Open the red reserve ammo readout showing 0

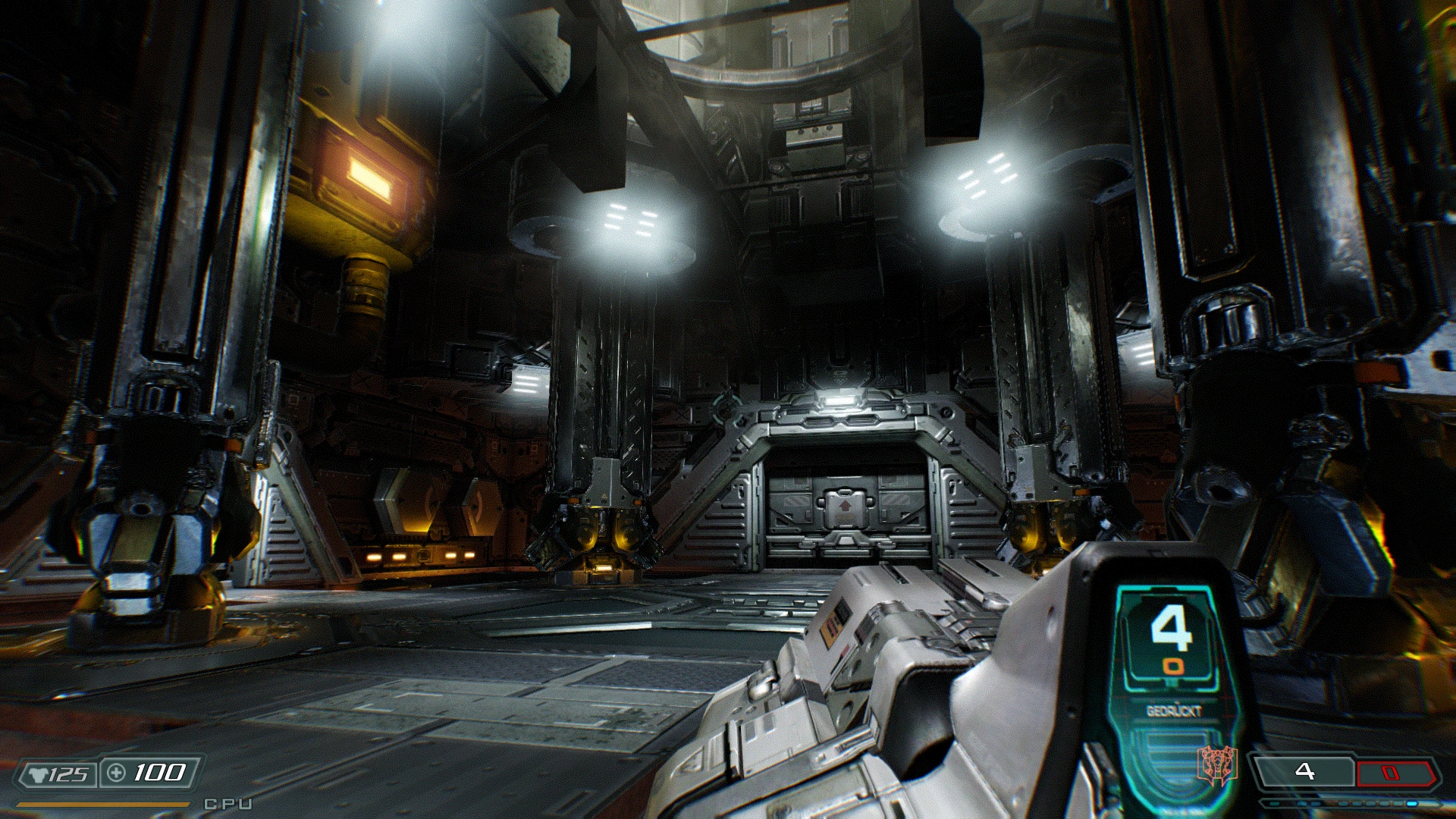[1390, 772]
